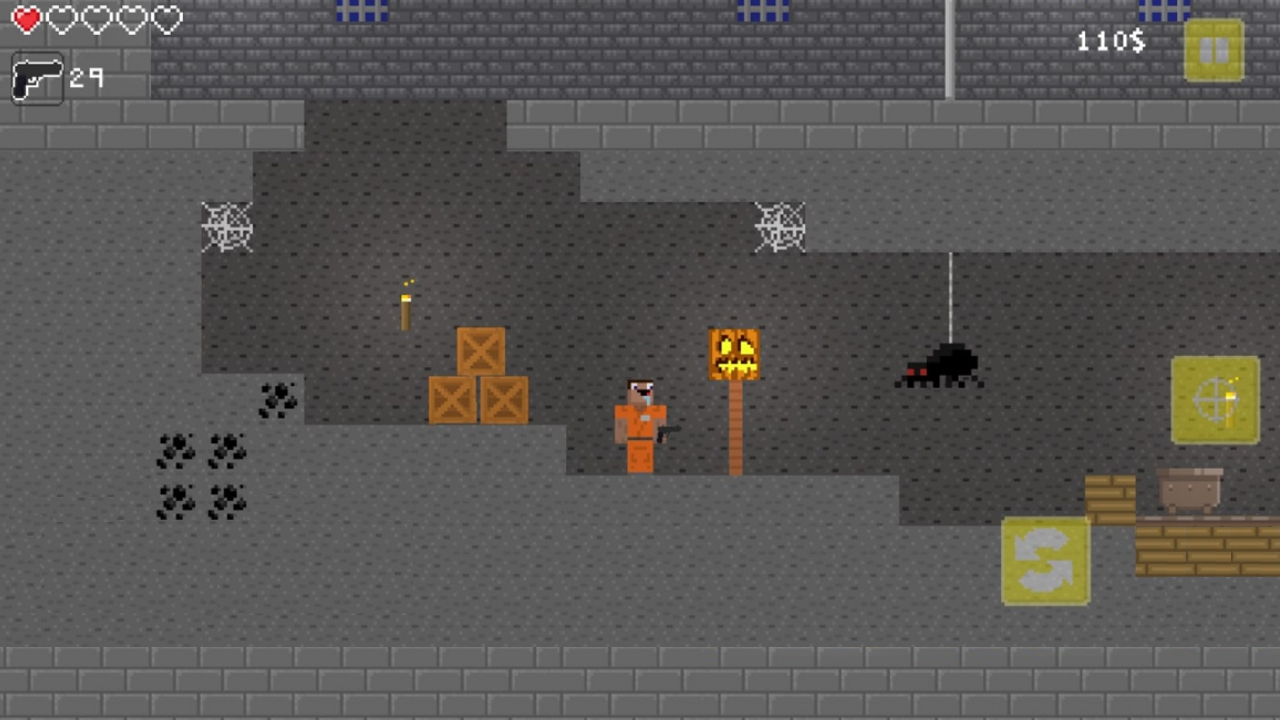
Task: Click the 110$ money counter
Action: coord(1110,41)
